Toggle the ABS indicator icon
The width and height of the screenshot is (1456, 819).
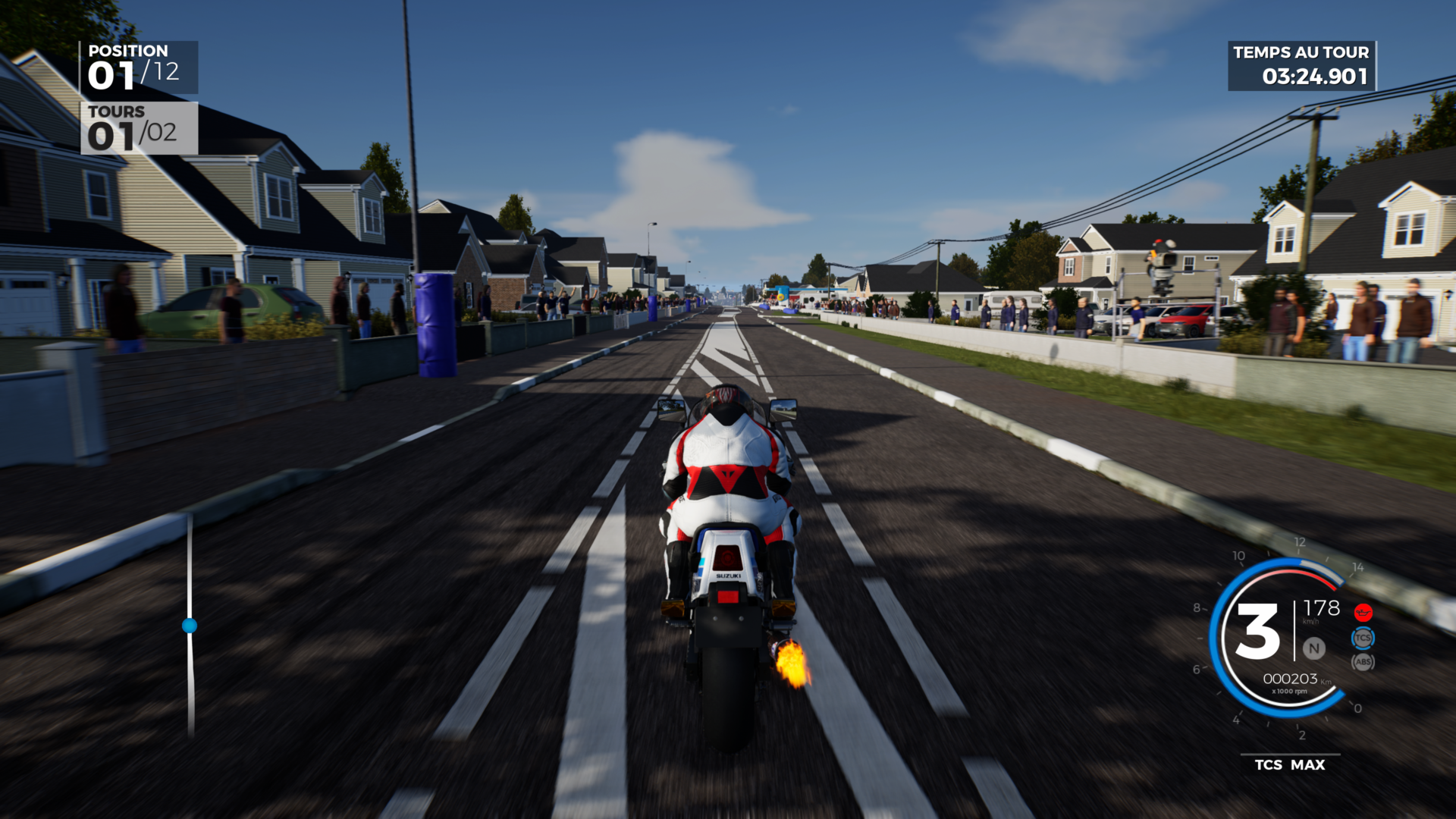click(1363, 662)
